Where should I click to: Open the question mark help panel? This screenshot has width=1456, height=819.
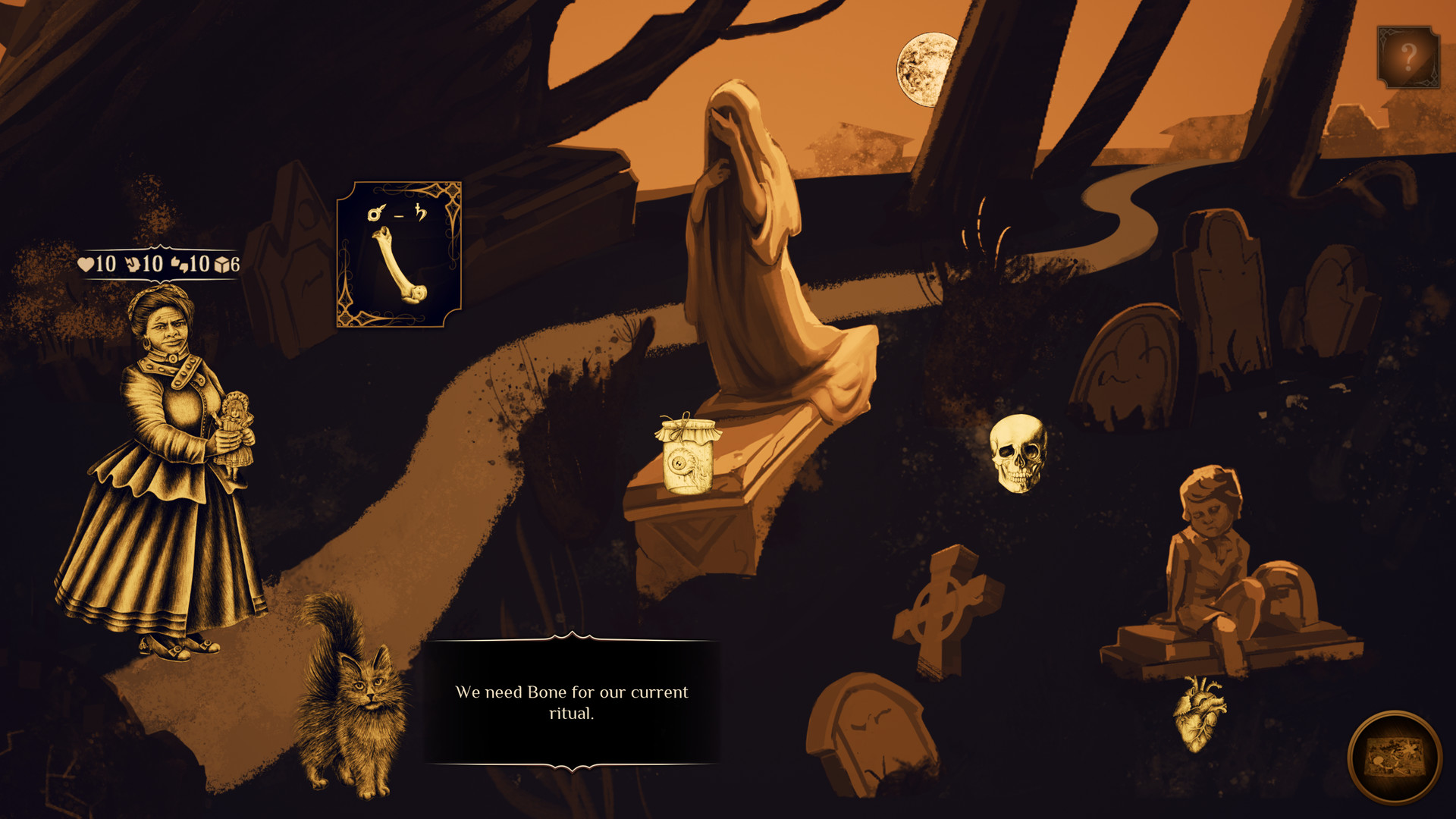(x=1409, y=55)
